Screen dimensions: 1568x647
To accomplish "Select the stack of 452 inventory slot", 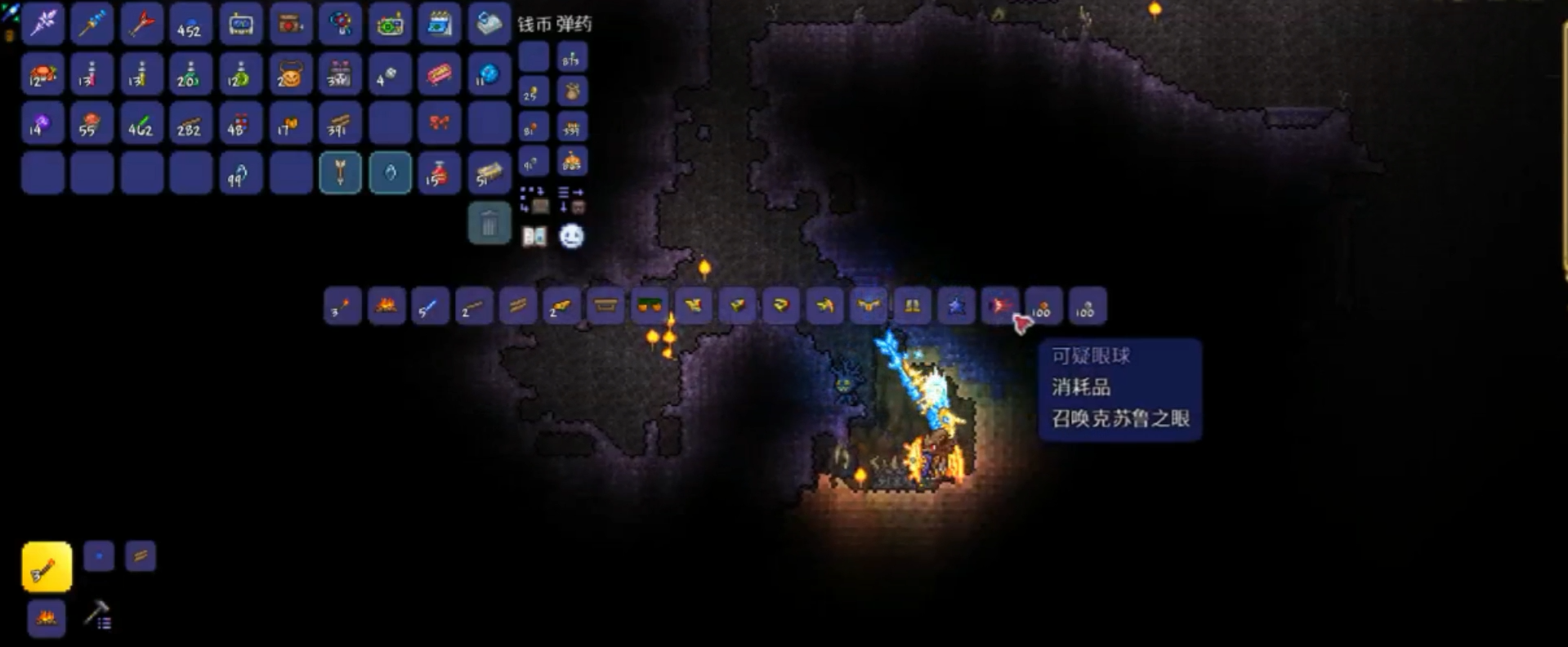I will 190,25.
